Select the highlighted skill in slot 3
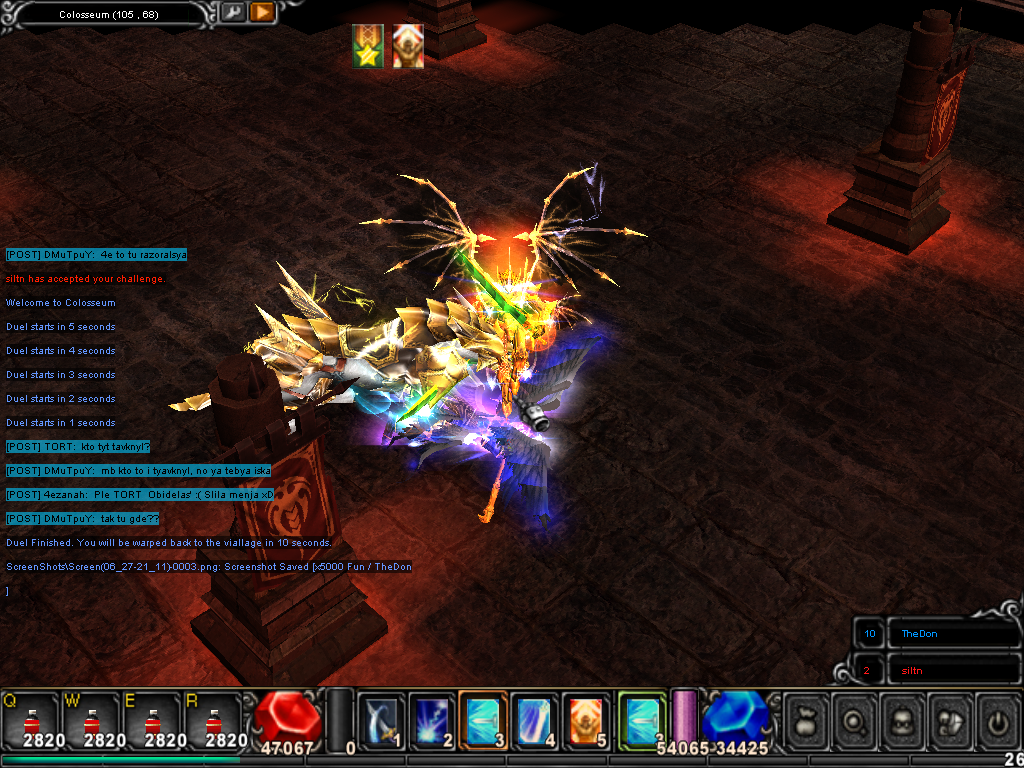The image size is (1024, 768). [x=484, y=719]
